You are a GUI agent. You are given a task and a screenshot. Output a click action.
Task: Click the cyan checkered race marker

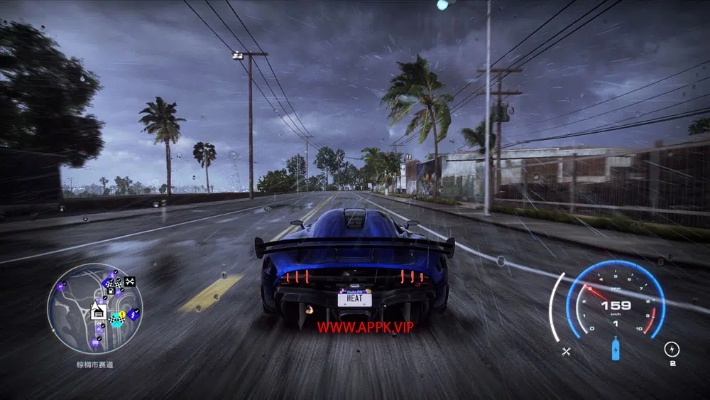(x=118, y=319)
